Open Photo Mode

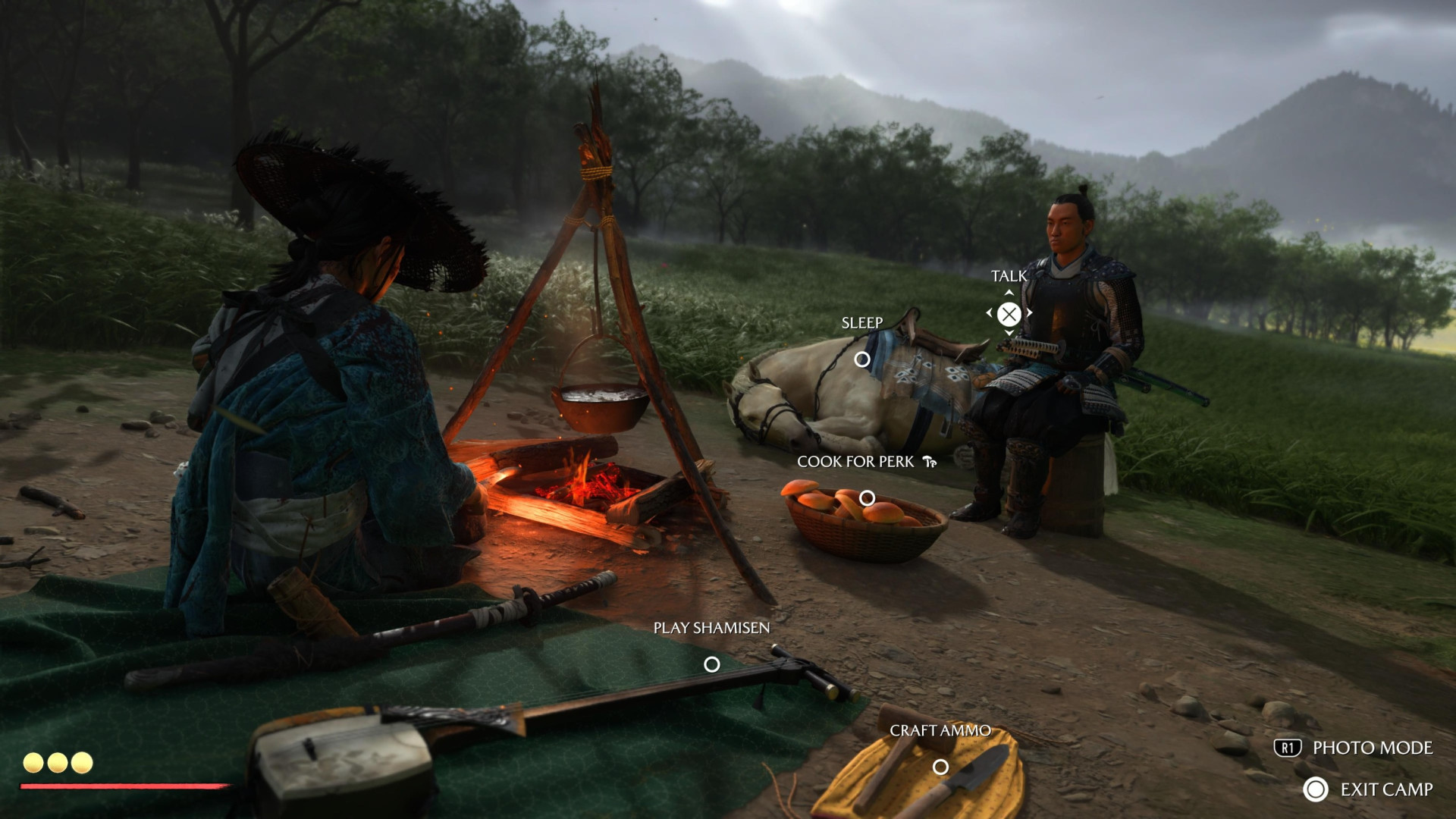click(x=1354, y=748)
